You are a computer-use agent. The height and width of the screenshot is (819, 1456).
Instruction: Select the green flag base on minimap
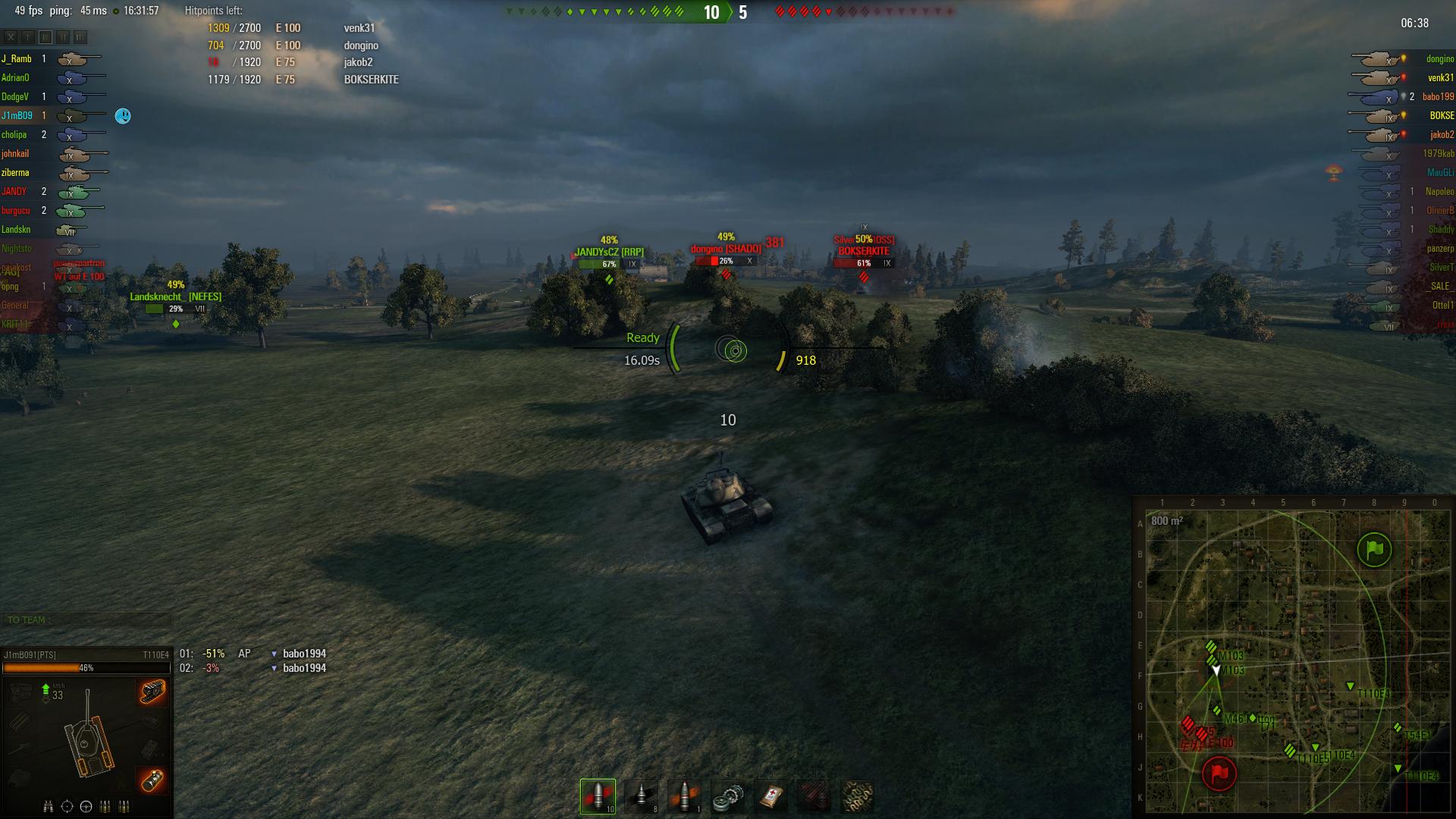pyautogui.click(x=1374, y=550)
